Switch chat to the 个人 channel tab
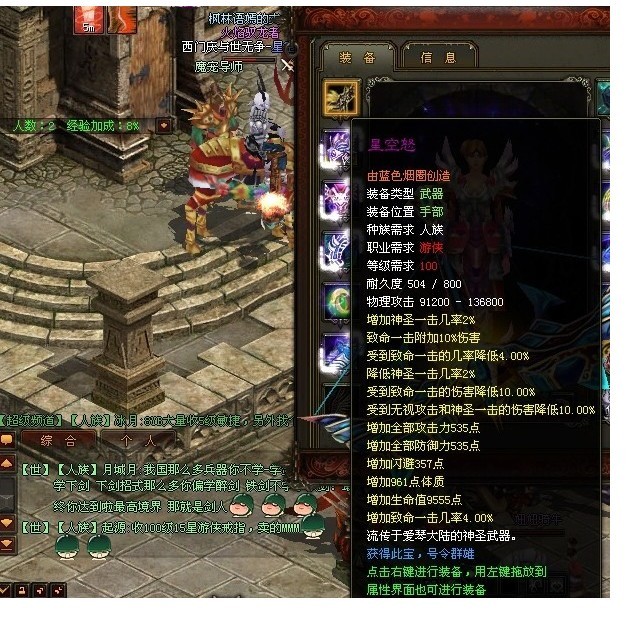This screenshot has height=618, width=630. pos(137,440)
